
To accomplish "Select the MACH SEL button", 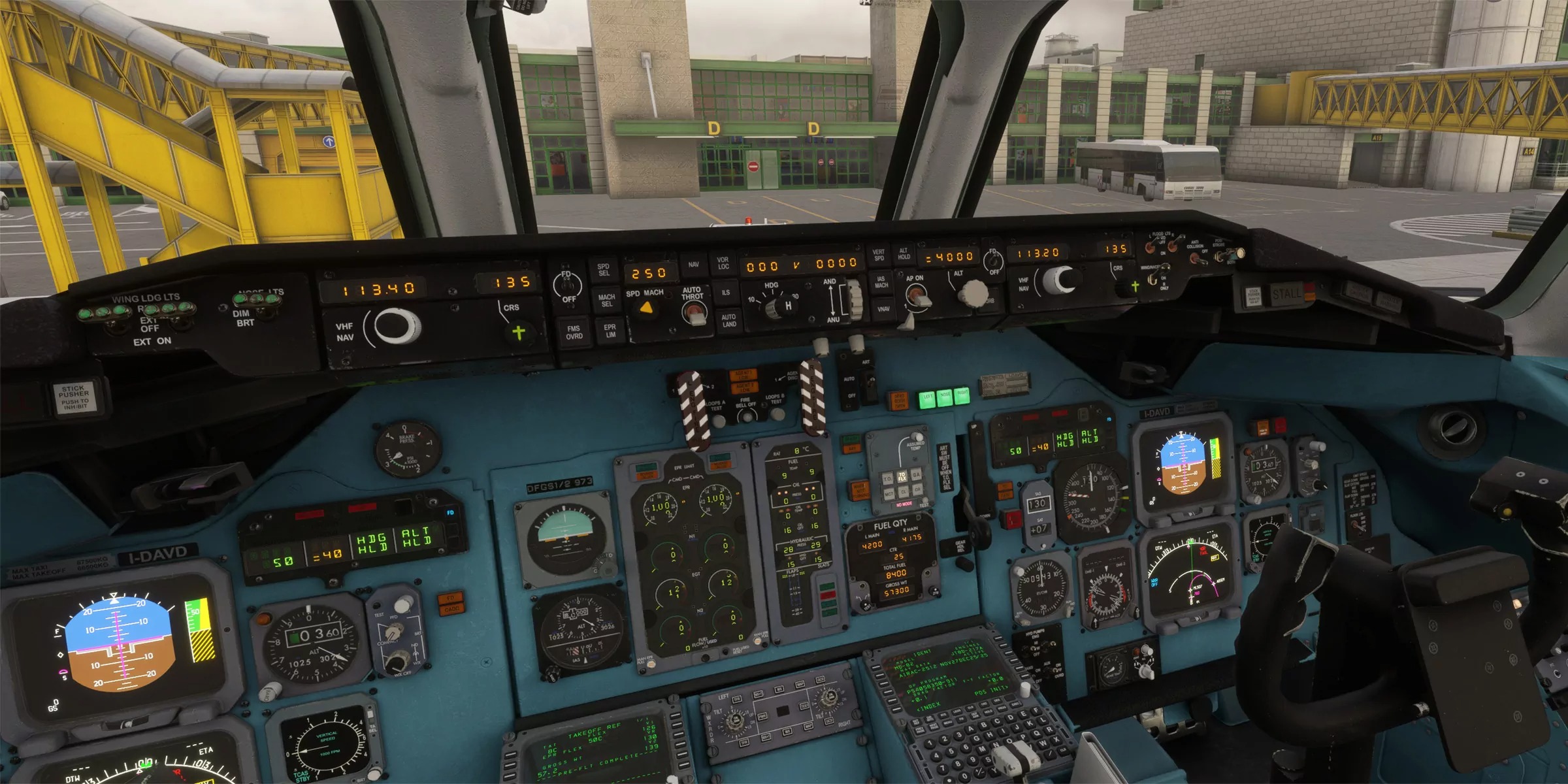I will (x=606, y=301).
